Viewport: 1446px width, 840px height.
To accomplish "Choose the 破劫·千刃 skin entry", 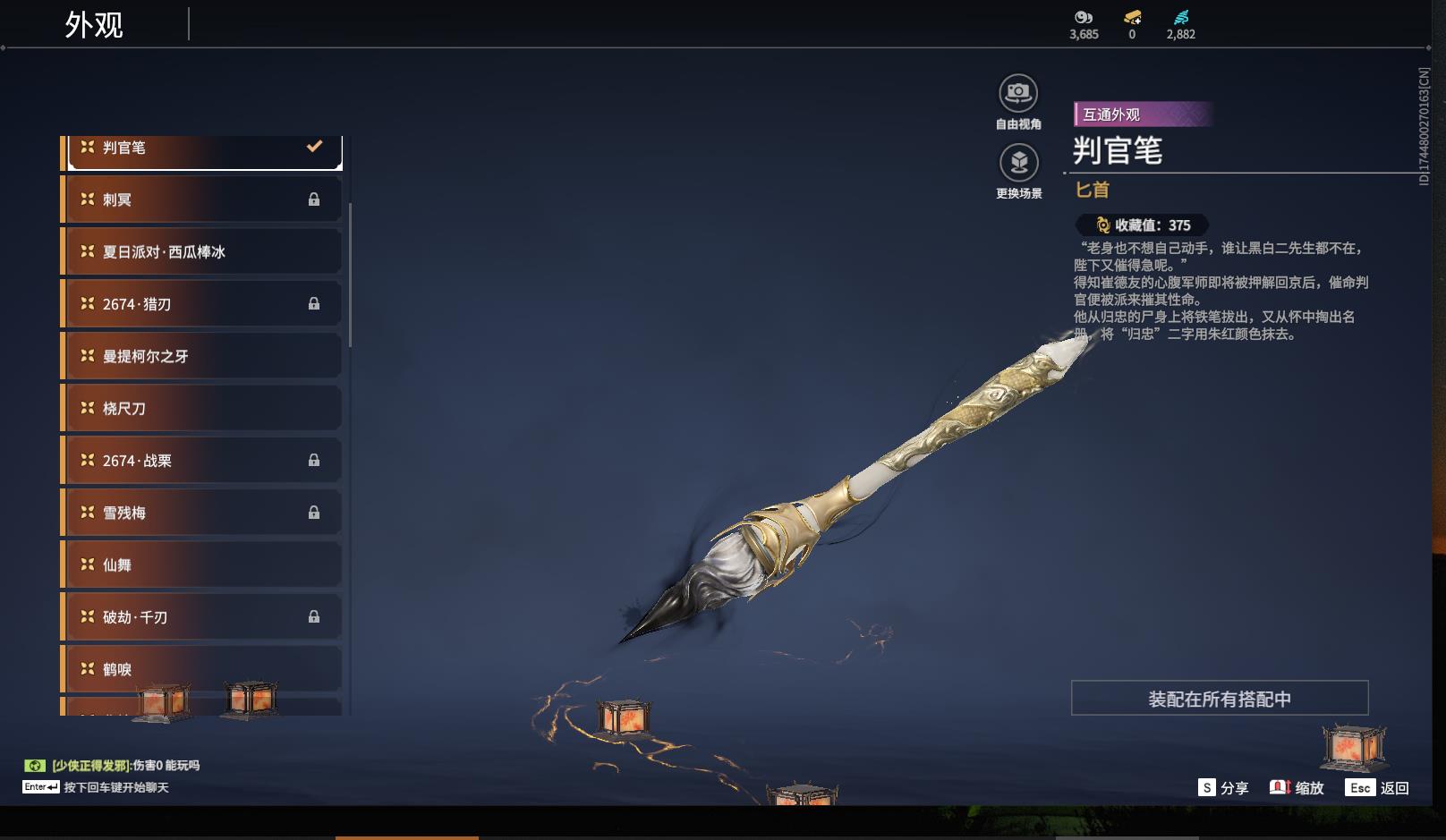I will pyautogui.click(x=204, y=617).
